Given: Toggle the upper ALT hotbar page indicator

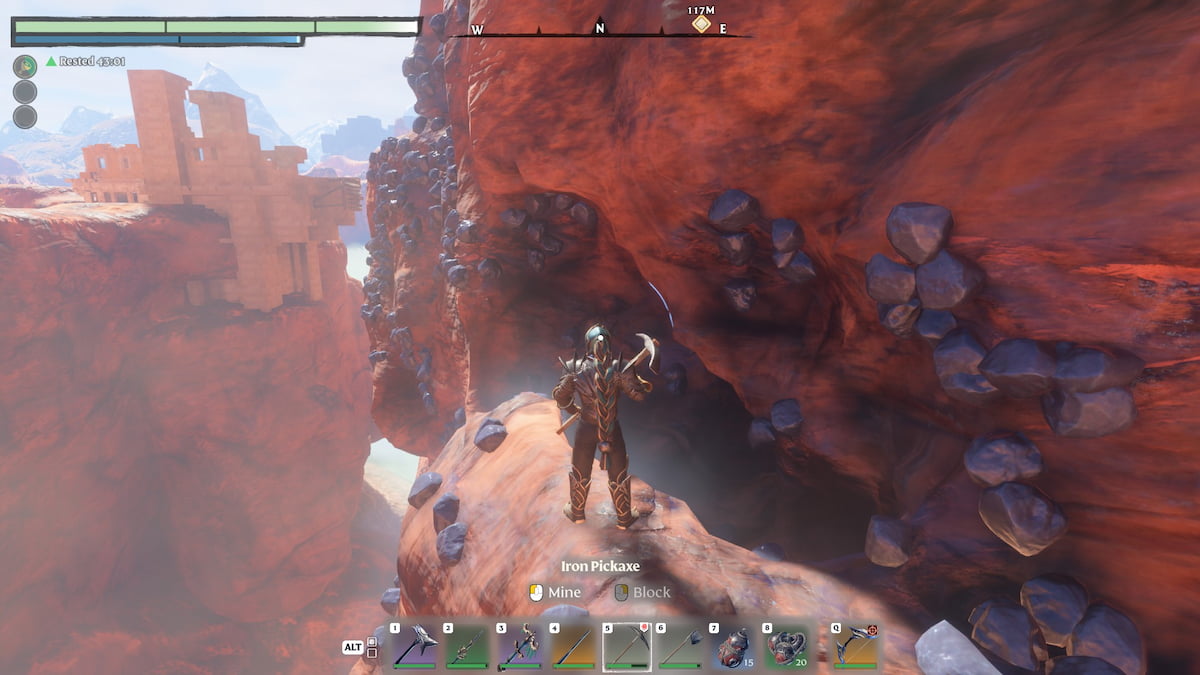Looking at the screenshot, I should coord(372,641).
